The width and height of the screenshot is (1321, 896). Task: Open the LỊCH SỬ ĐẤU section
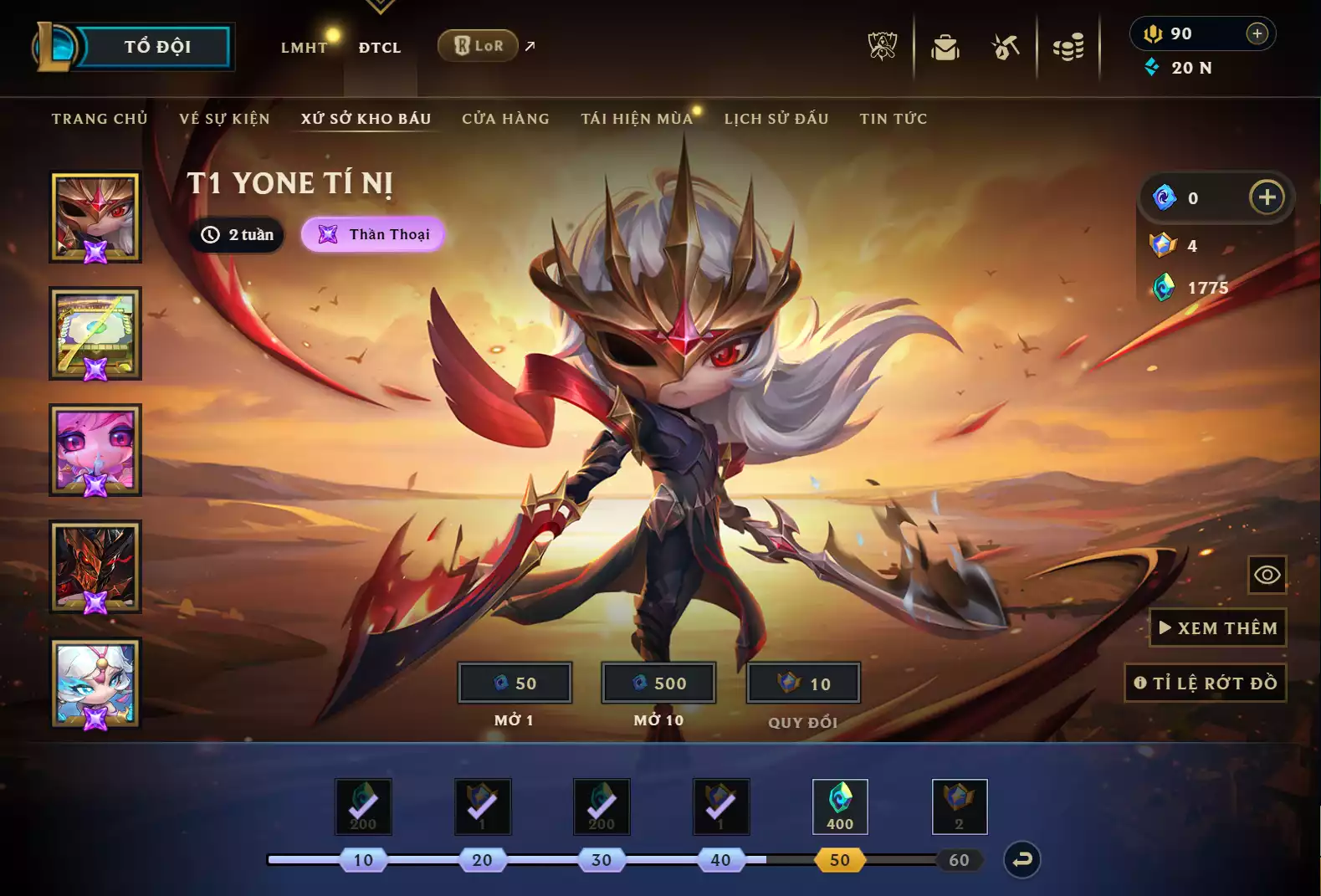click(x=776, y=118)
